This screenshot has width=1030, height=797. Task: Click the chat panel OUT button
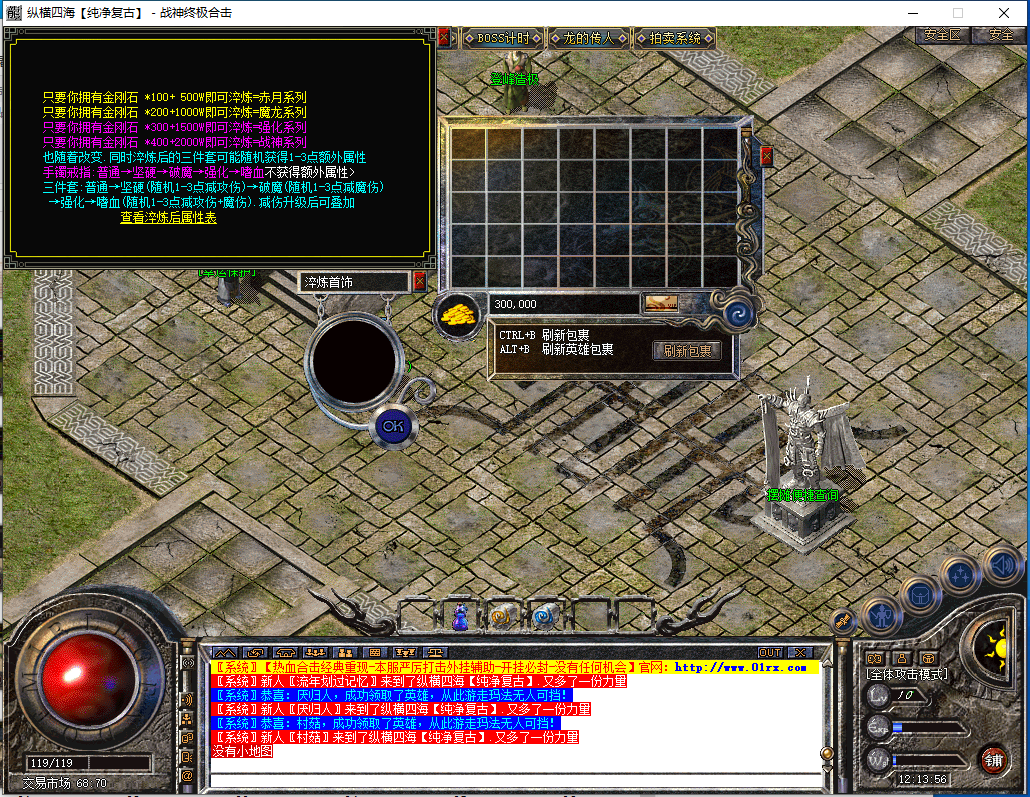tap(769, 653)
